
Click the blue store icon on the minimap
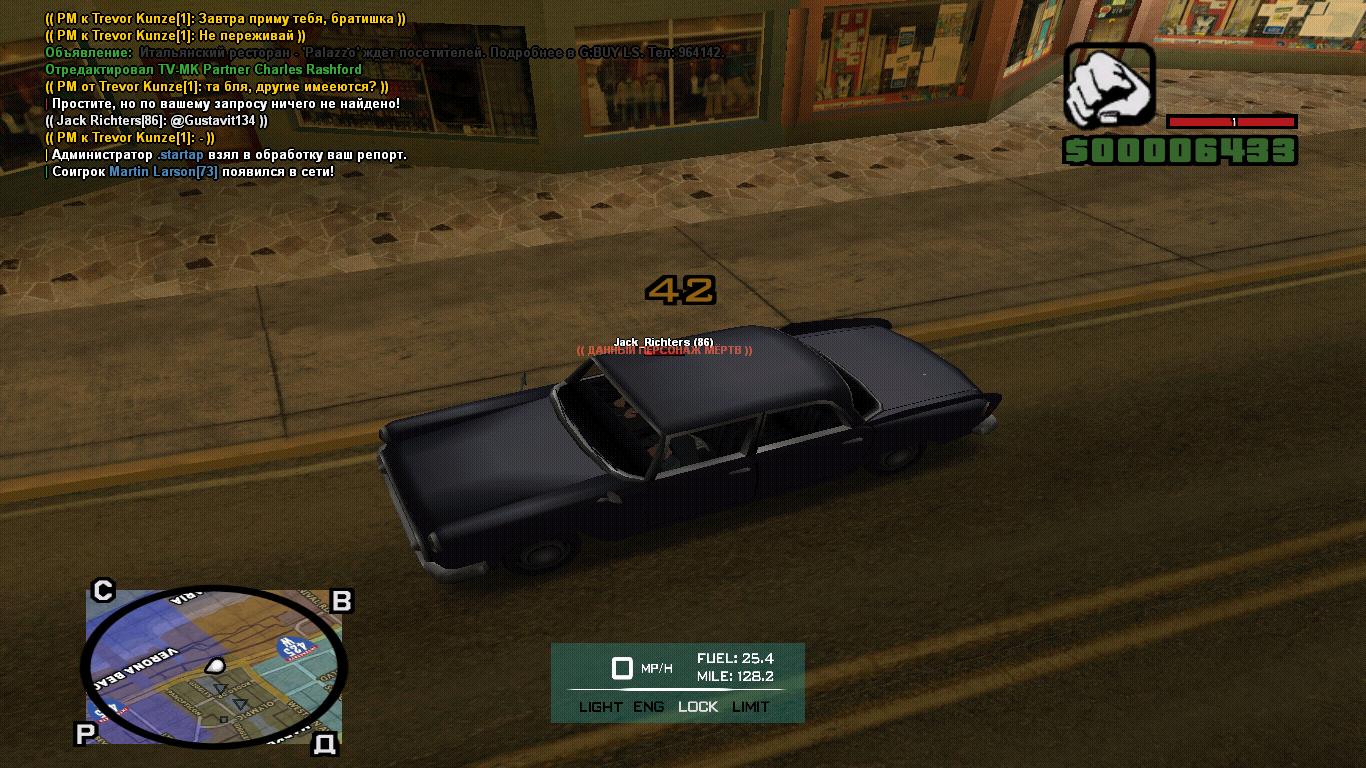pyautogui.click(x=292, y=646)
